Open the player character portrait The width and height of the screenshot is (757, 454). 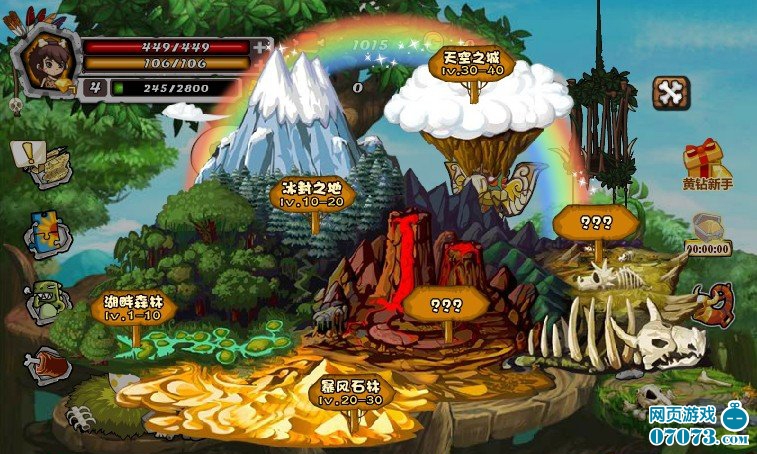[x=48, y=65]
